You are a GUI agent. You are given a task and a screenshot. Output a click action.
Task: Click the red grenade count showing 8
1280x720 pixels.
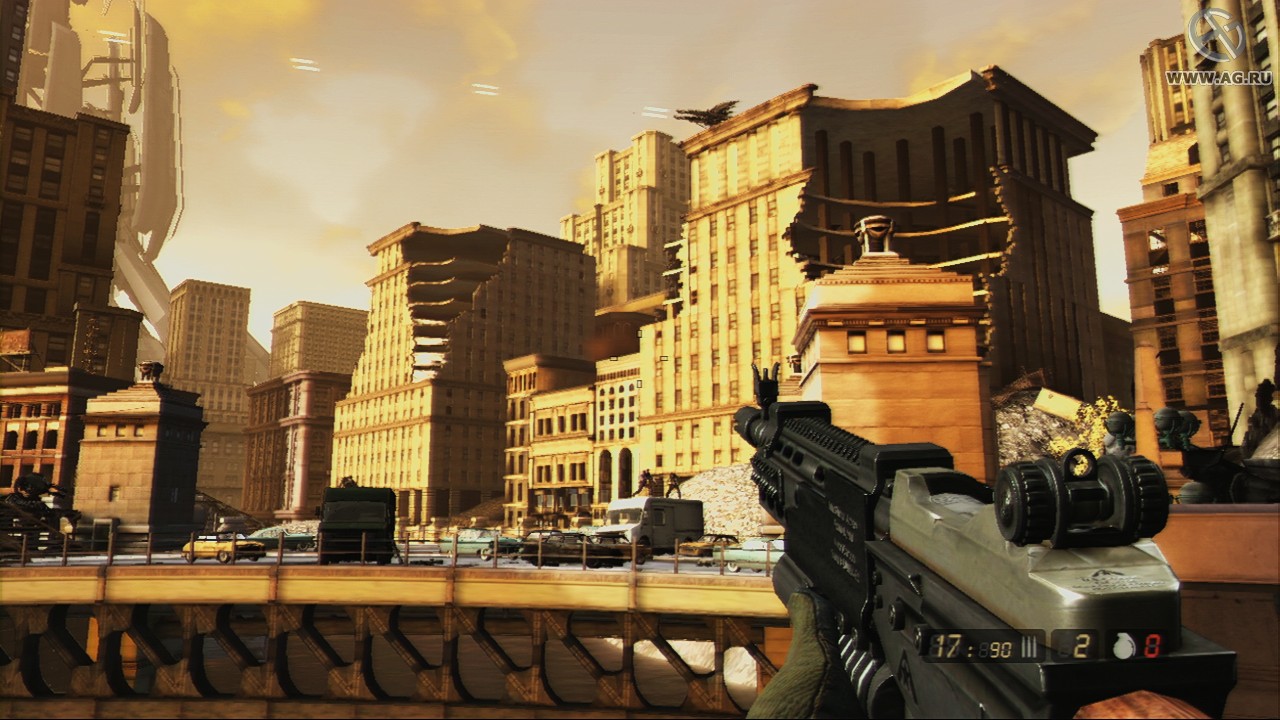click(x=1152, y=645)
